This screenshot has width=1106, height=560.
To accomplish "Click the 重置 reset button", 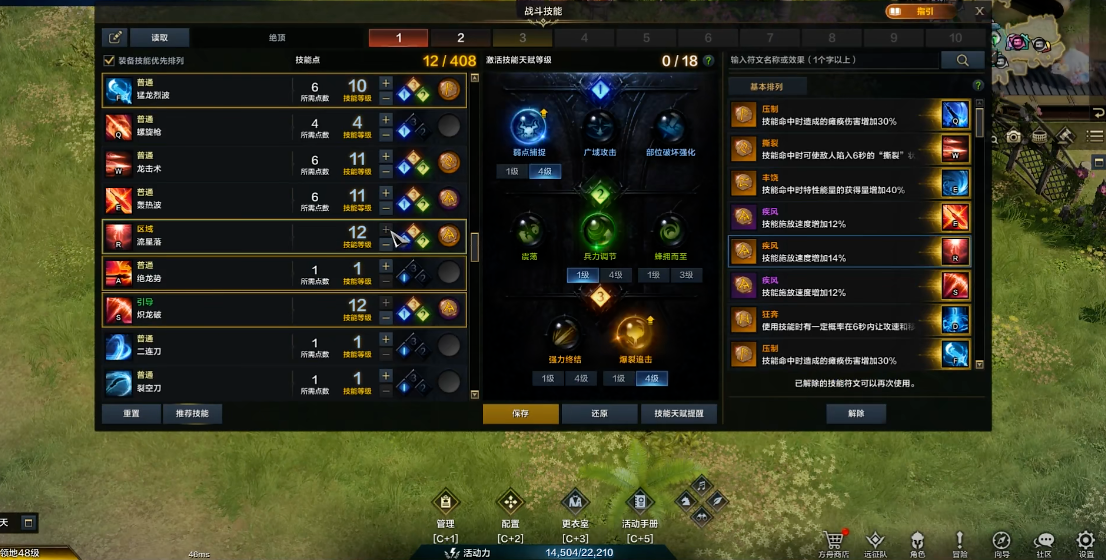I will pos(130,414).
